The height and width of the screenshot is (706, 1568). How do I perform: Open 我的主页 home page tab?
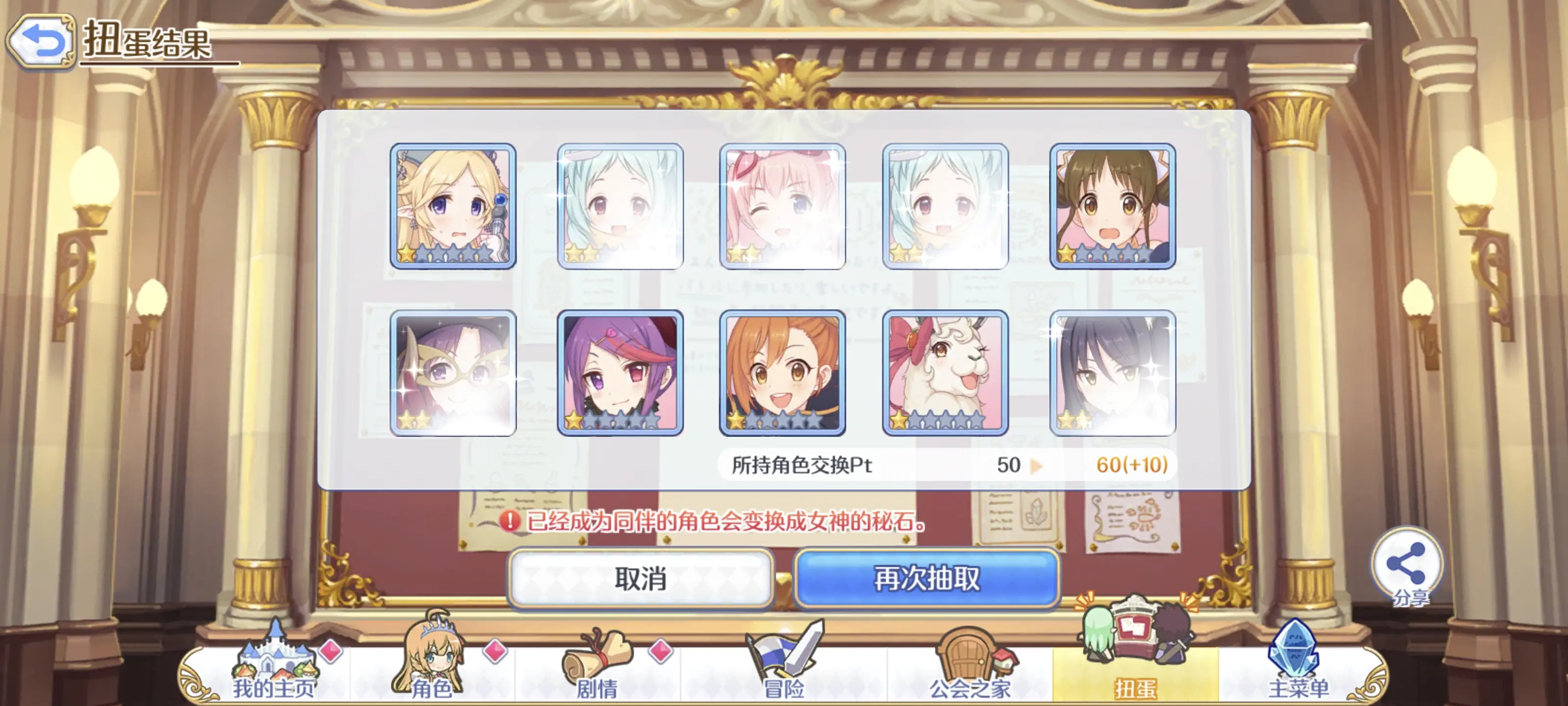pyautogui.click(x=274, y=670)
